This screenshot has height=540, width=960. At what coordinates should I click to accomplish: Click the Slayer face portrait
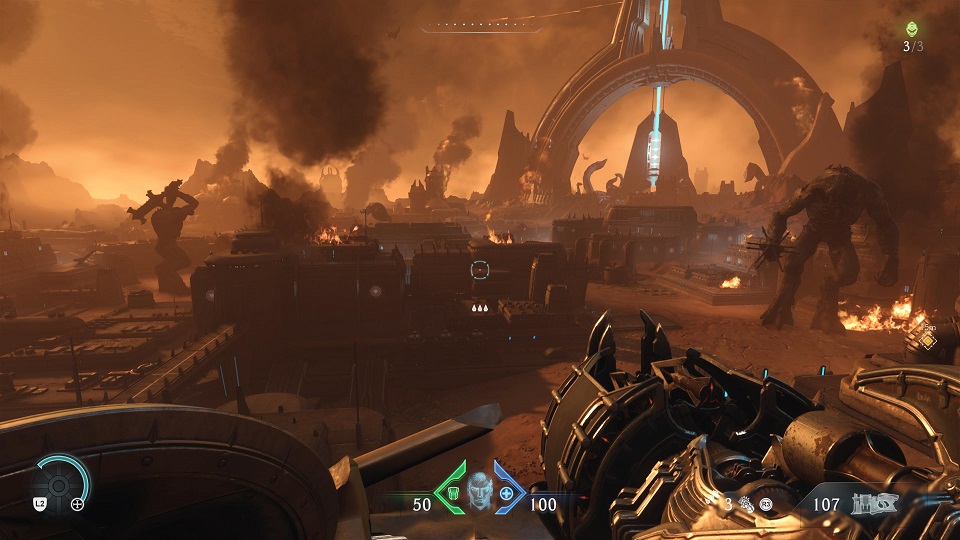479,491
